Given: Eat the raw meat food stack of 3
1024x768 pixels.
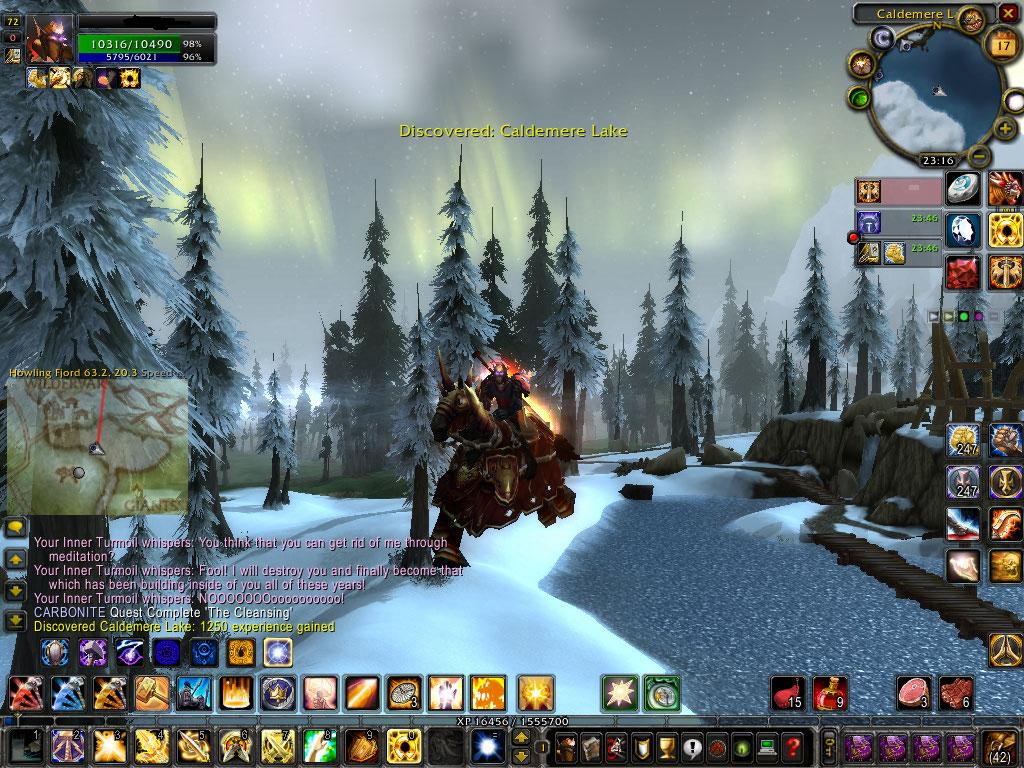Looking at the screenshot, I should (912, 692).
